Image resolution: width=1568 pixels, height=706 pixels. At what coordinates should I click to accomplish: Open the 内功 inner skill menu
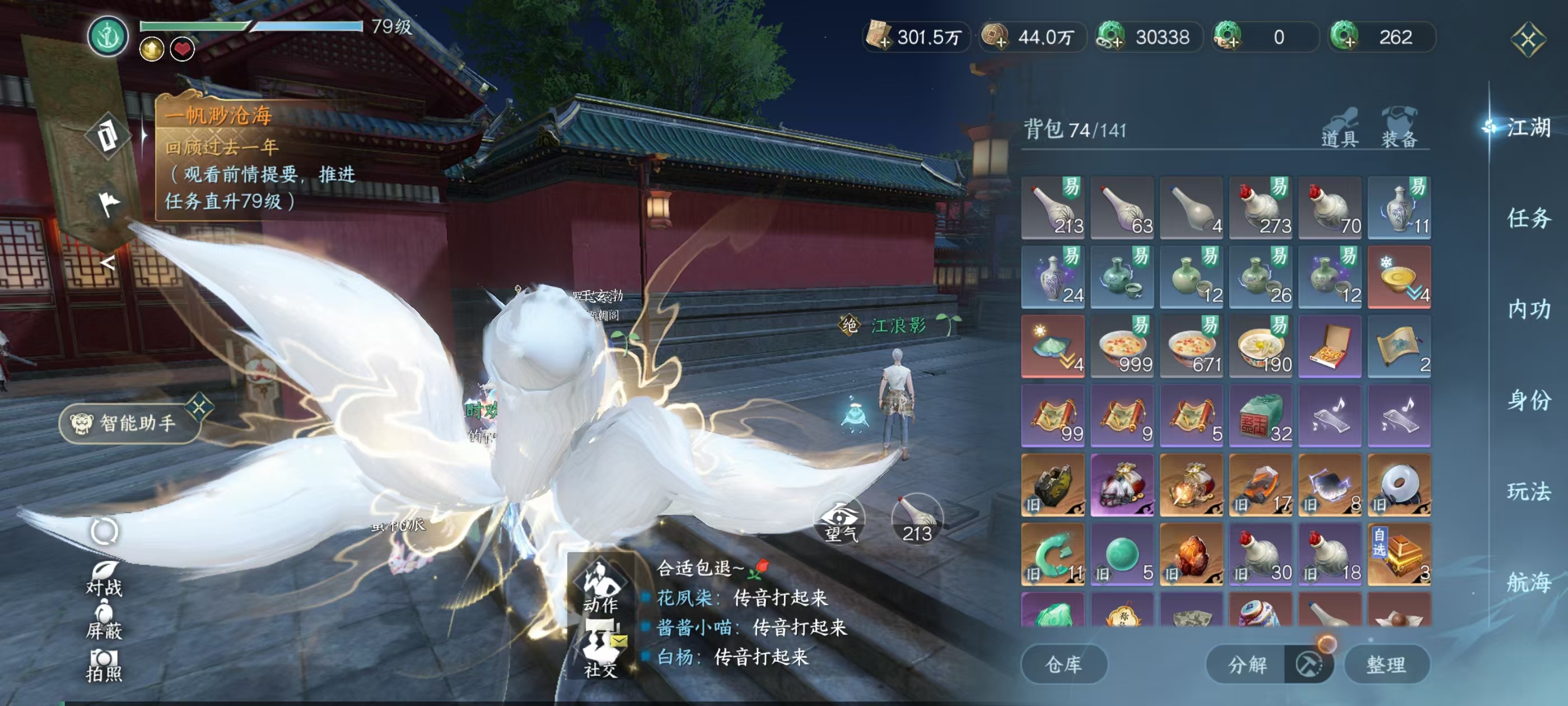(1528, 309)
